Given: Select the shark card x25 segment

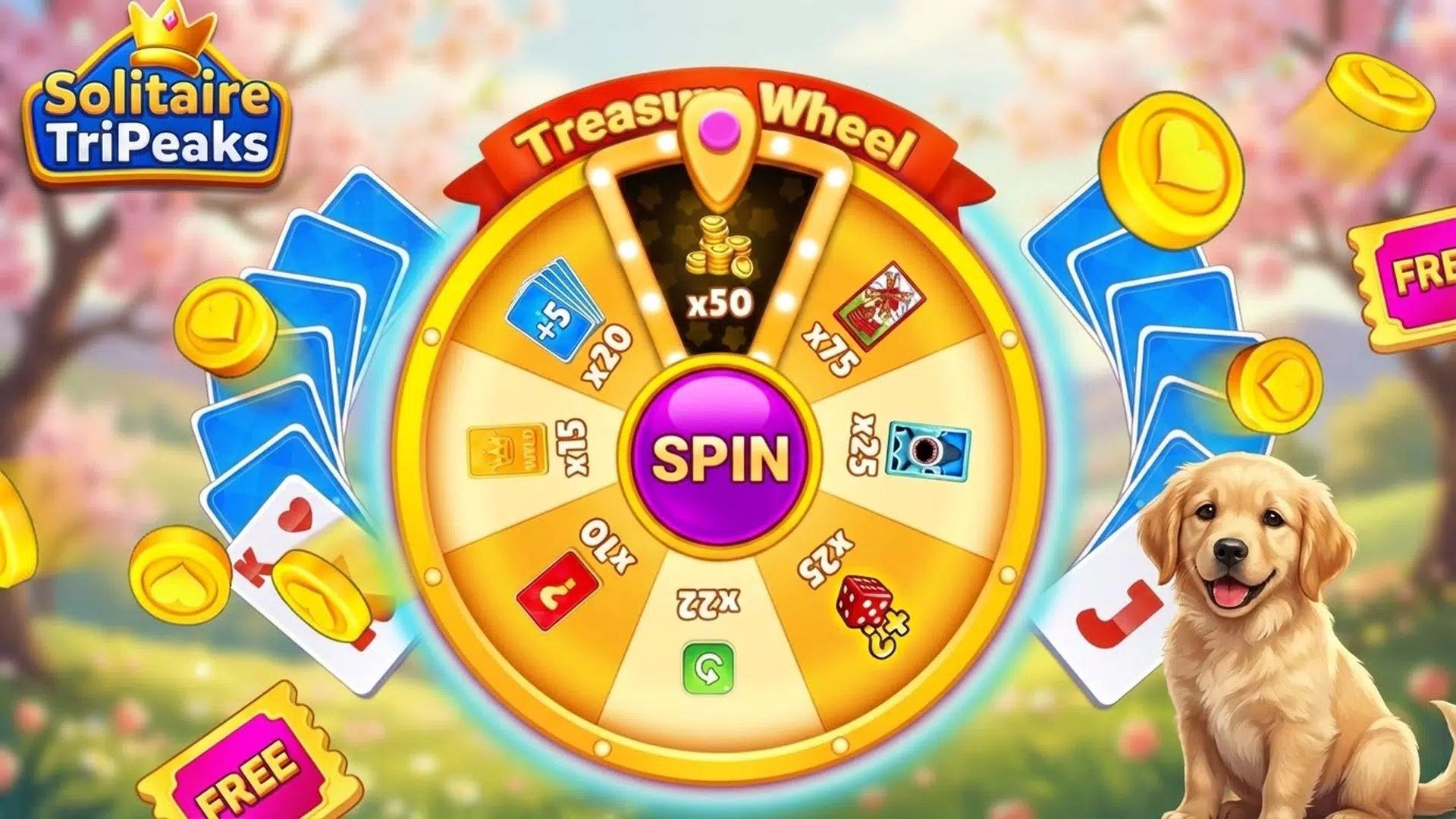Looking at the screenshot, I should (x=895, y=447).
